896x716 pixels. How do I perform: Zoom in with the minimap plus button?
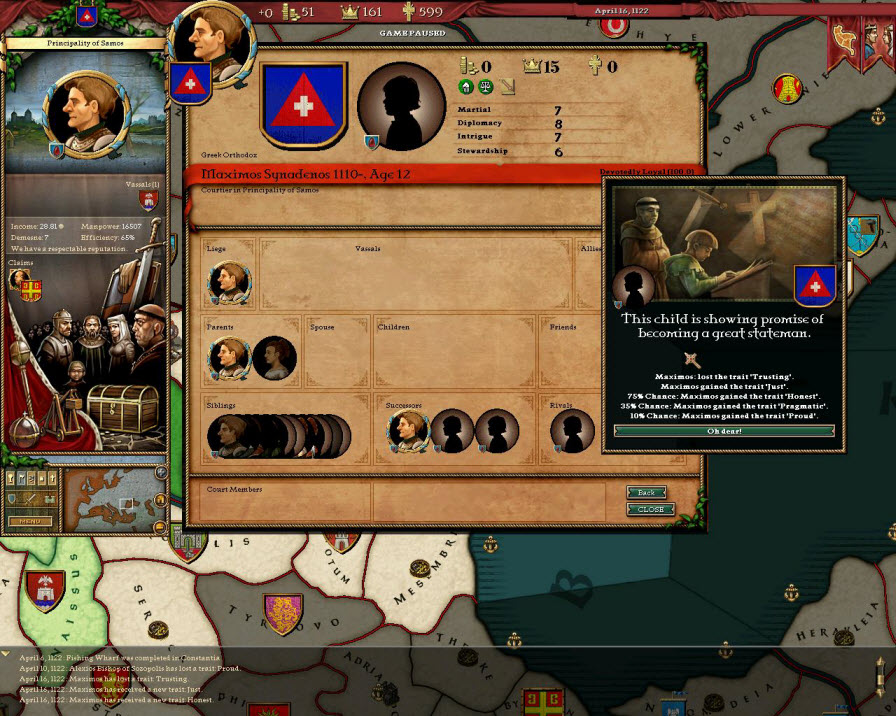point(161,472)
